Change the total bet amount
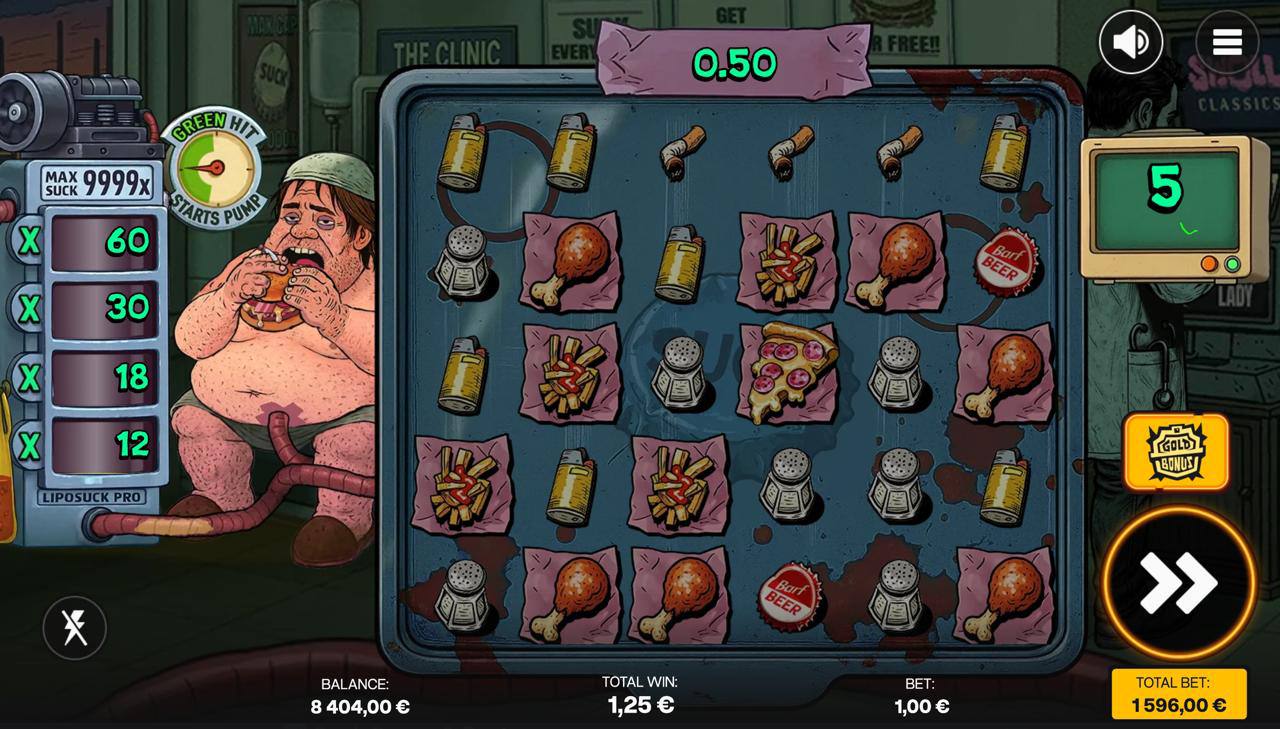1280x729 pixels. click(x=1179, y=694)
